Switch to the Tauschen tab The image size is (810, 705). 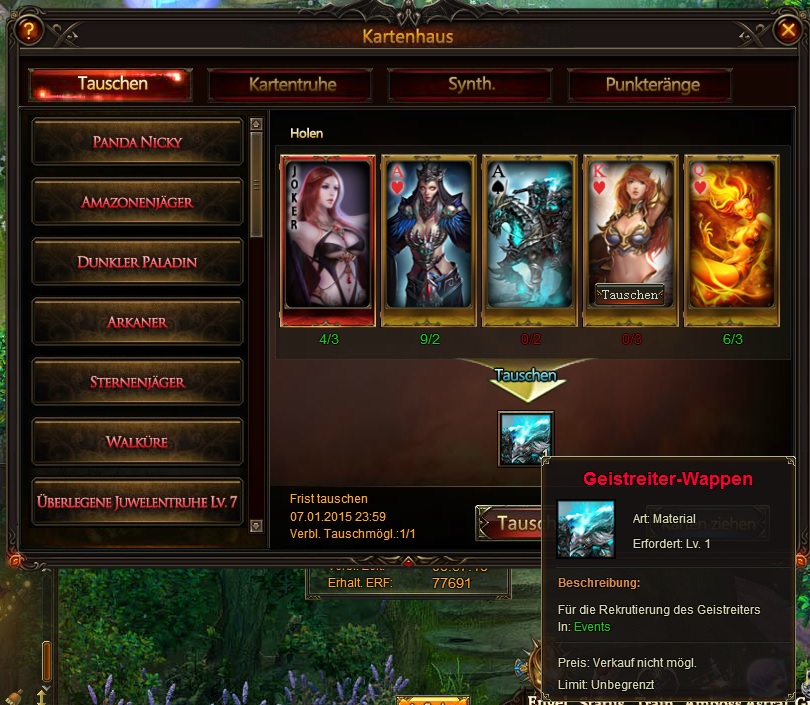111,84
